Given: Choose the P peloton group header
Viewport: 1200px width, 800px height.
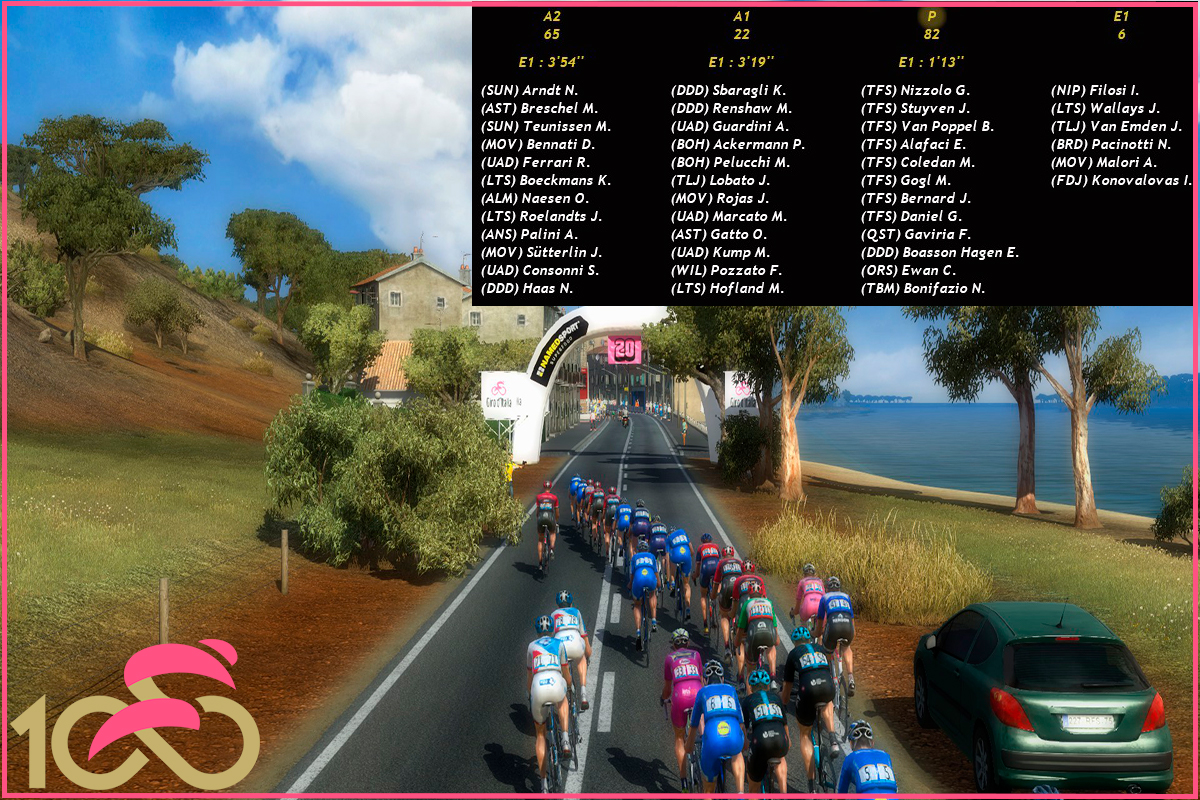Looking at the screenshot, I should point(932,17).
